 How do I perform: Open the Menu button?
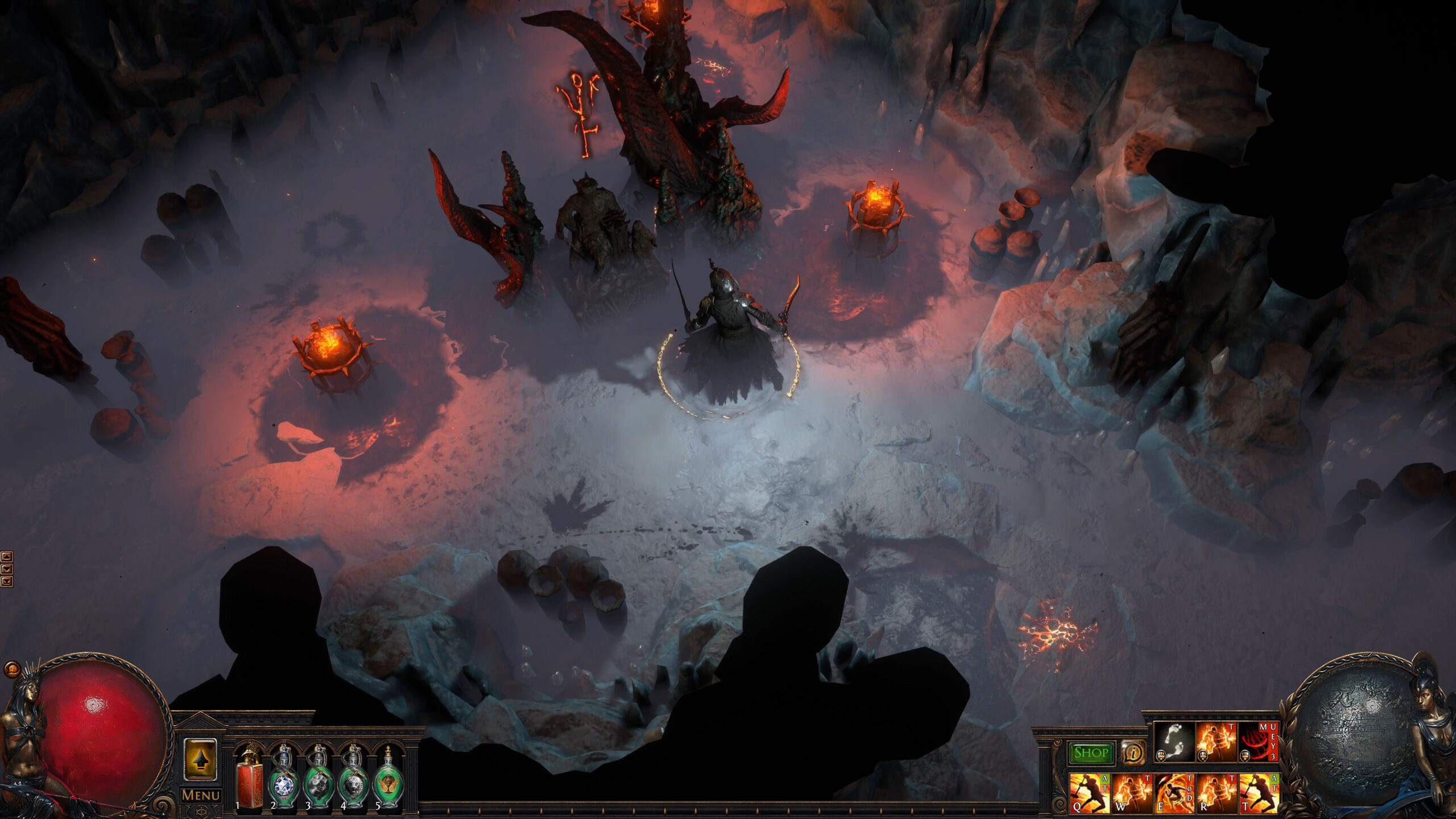coord(200,795)
